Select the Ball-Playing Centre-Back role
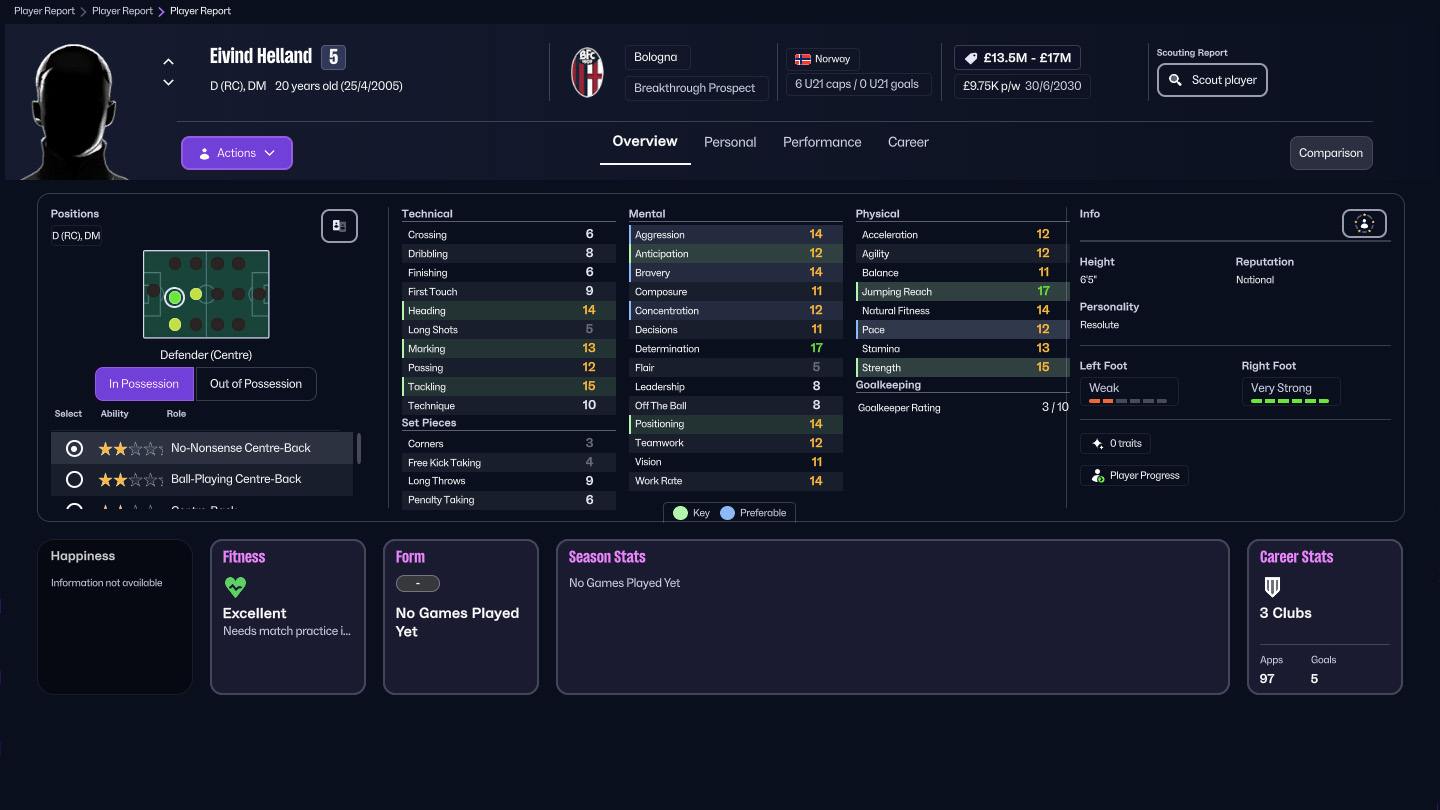The height and width of the screenshot is (810, 1440). click(72, 479)
